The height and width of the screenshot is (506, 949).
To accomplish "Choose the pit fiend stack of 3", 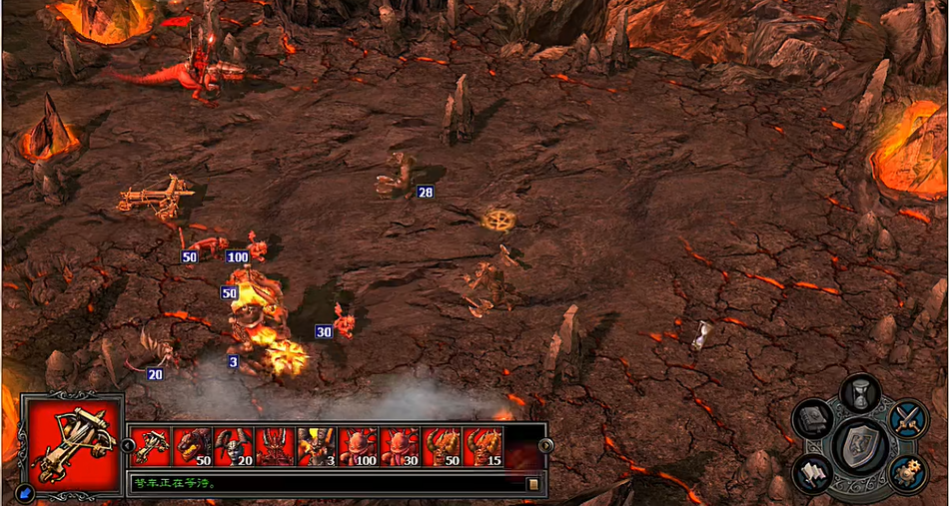I will coord(316,446).
